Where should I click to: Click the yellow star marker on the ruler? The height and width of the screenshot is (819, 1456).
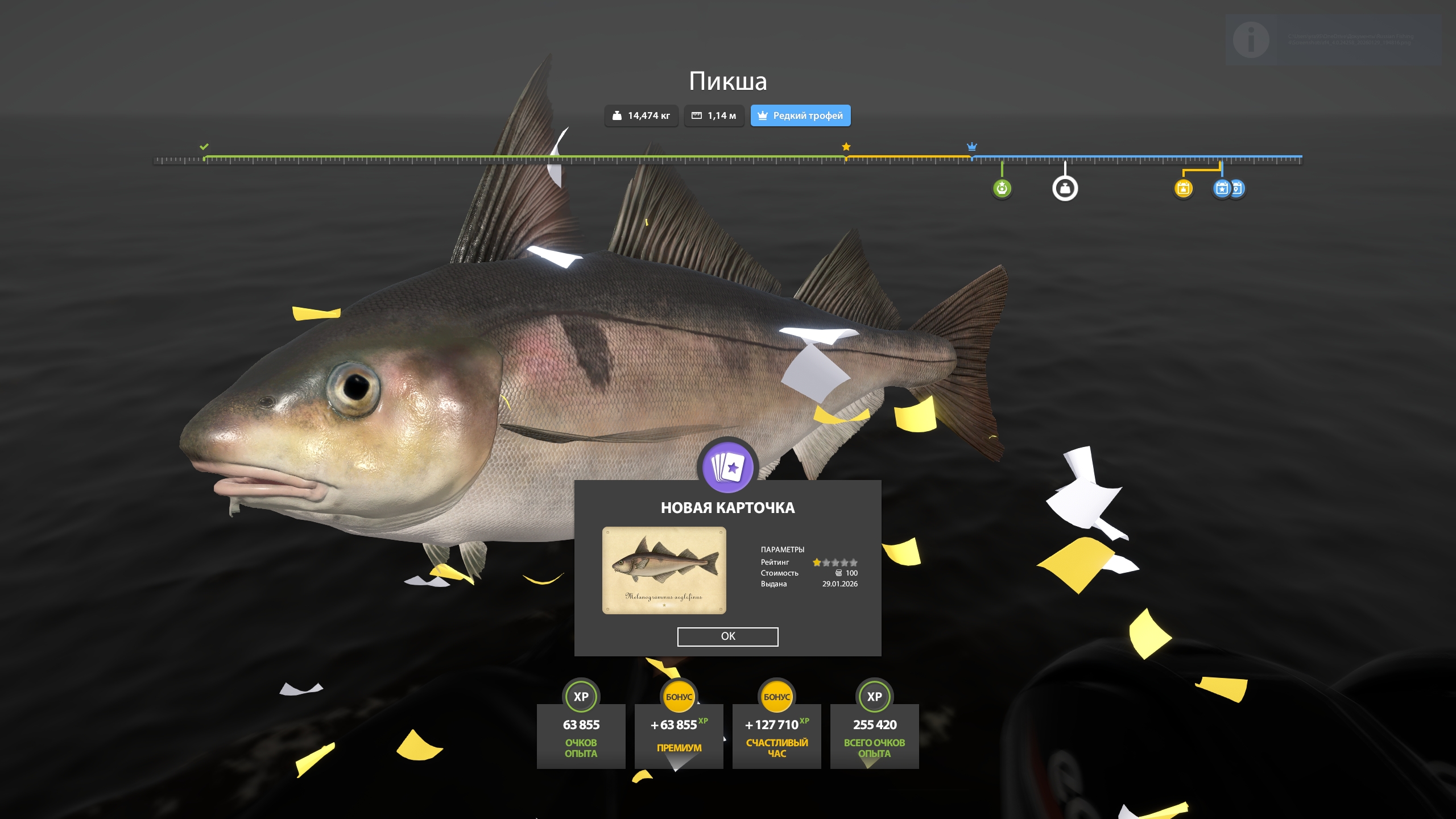[846, 147]
